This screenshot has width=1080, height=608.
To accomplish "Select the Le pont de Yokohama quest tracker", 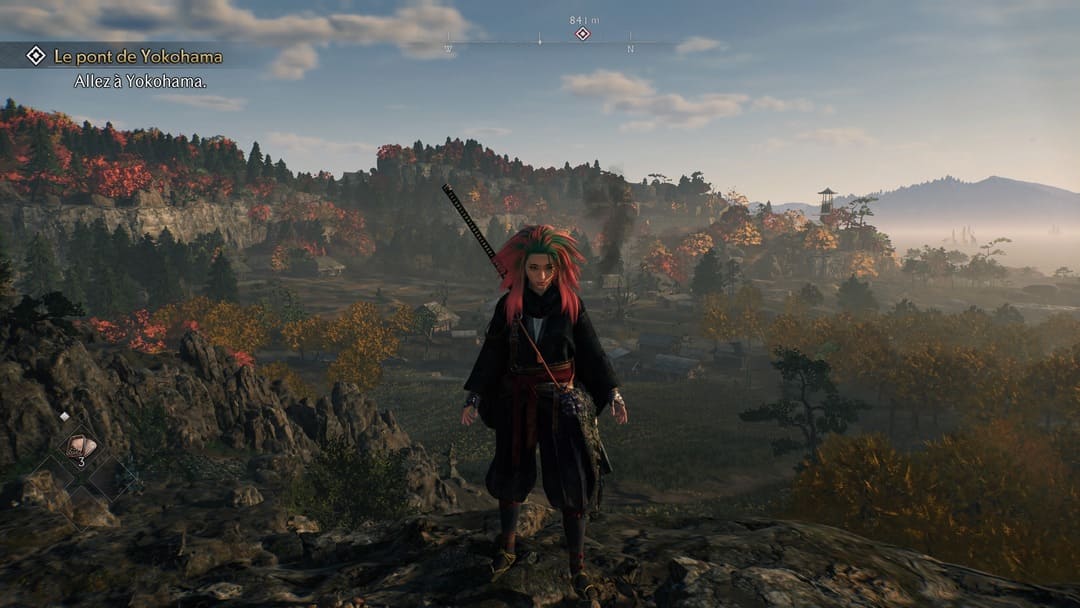I will click(x=138, y=56).
